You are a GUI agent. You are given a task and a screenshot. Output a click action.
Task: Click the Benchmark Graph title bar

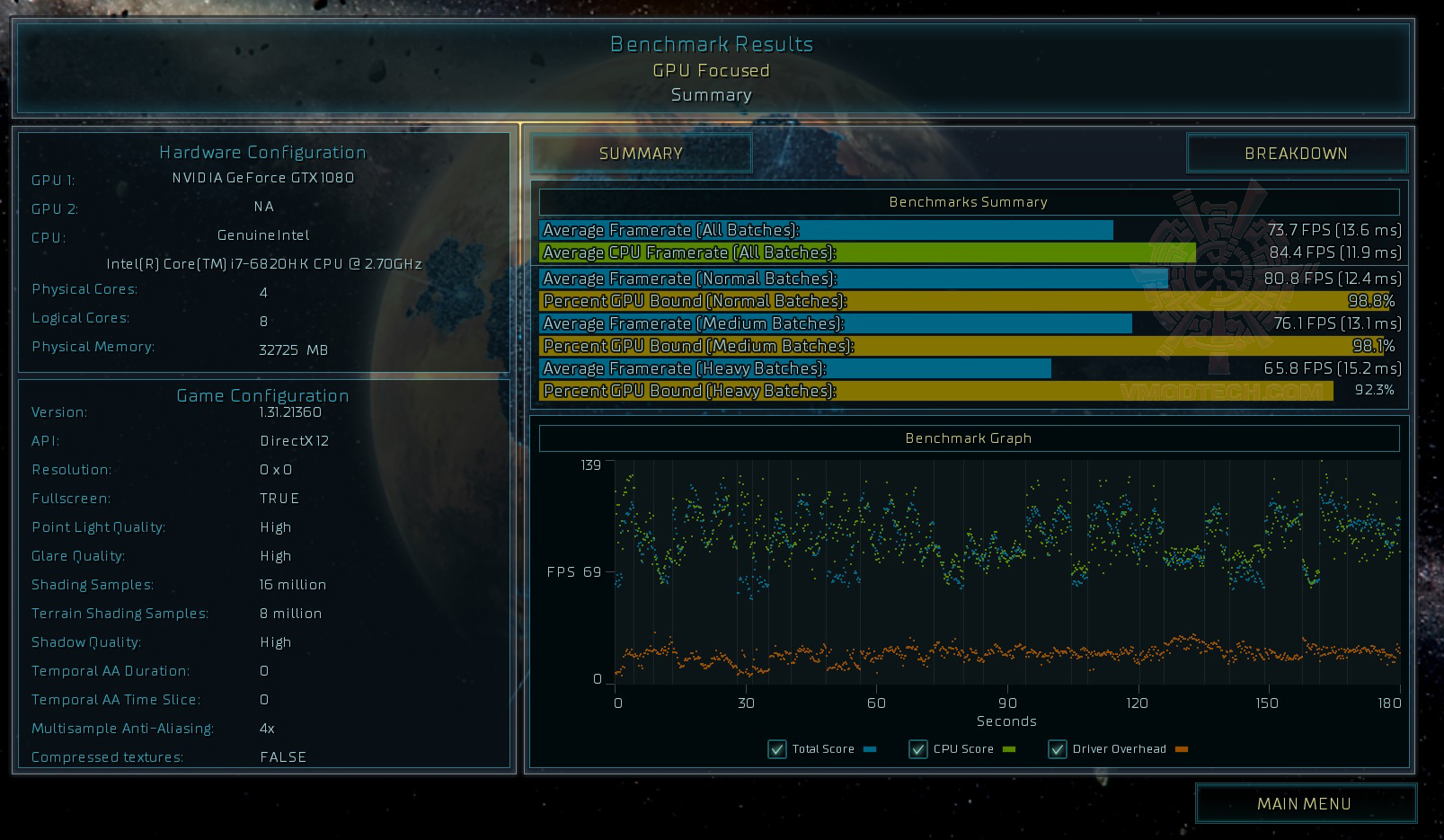click(969, 438)
